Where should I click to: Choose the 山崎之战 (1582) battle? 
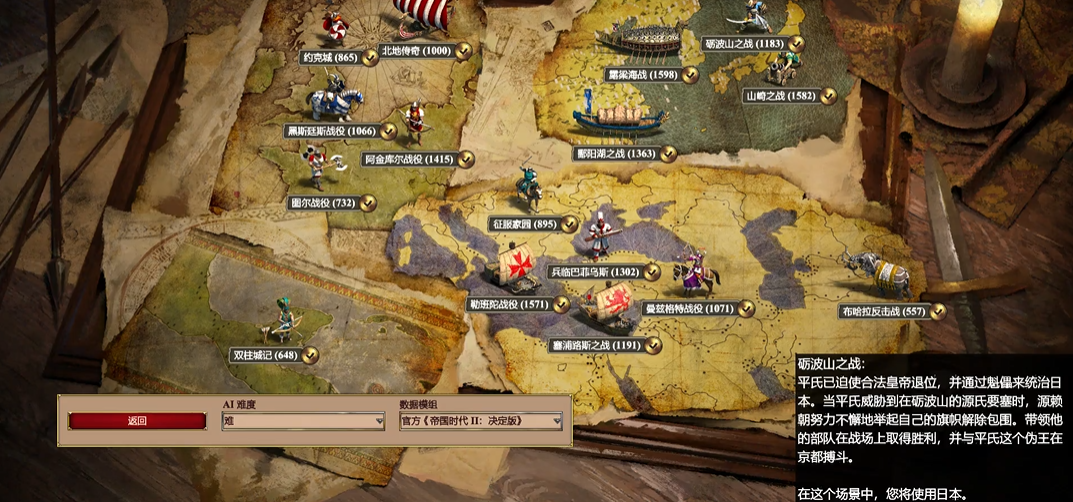780,96
